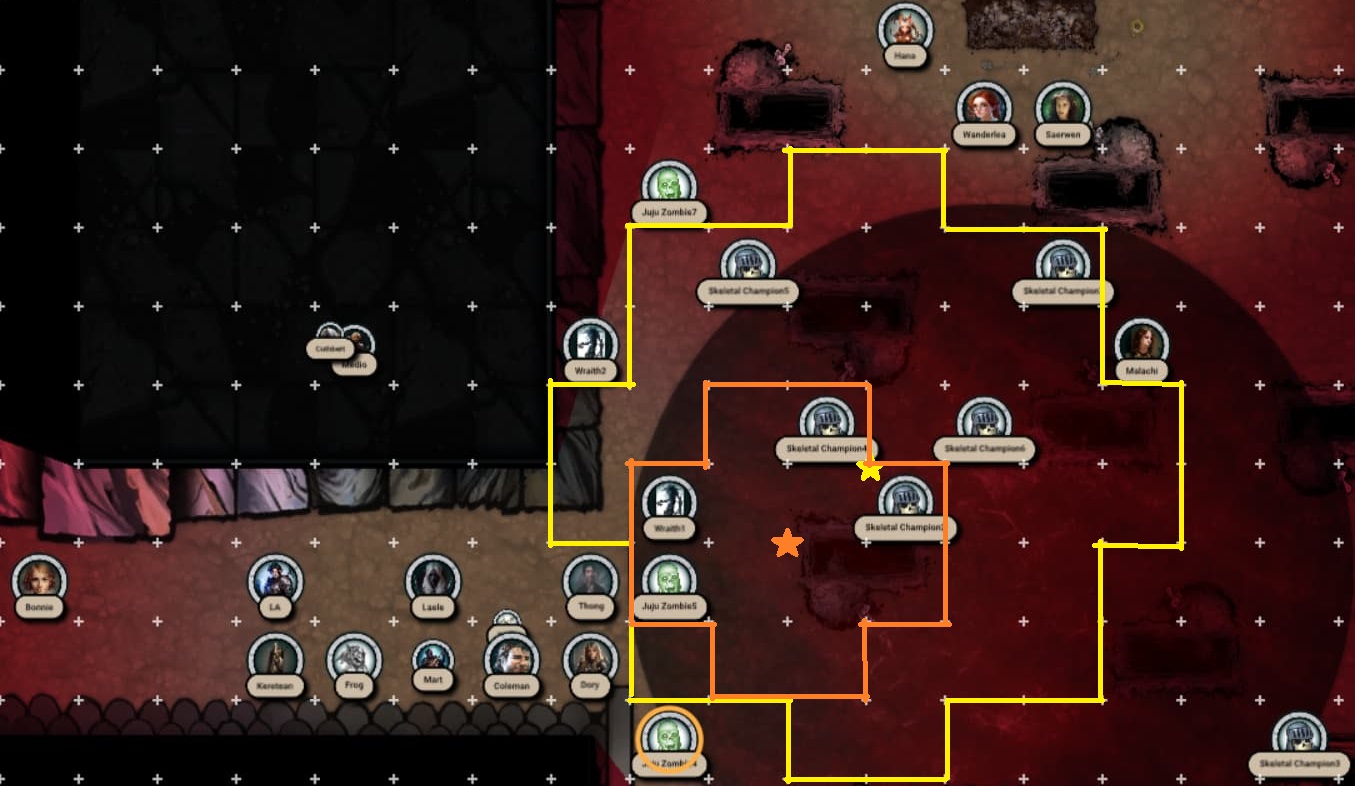The height and width of the screenshot is (786, 1355).
Task: Click the Thong token
Action: [x=590, y=580]
